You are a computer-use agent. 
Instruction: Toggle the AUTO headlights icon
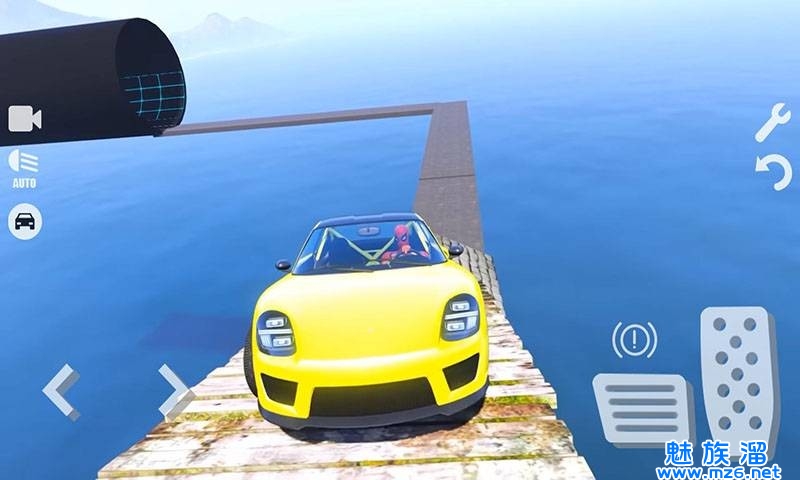click(x=24, y=166)
